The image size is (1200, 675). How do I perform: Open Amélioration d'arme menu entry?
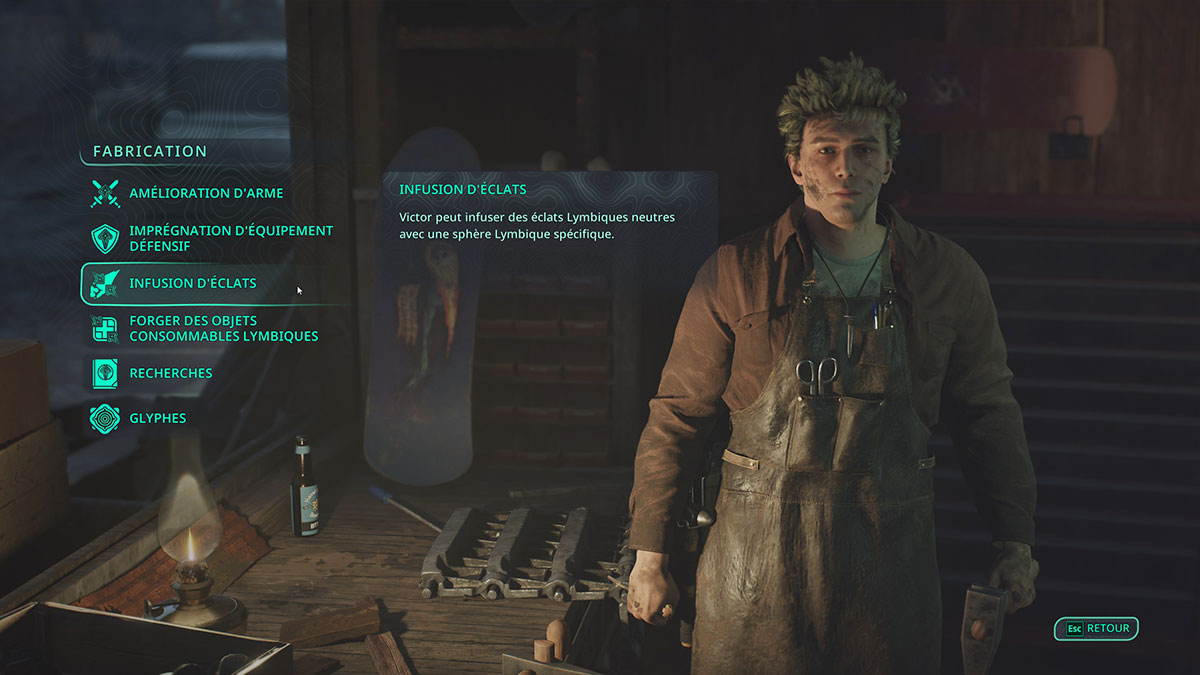tap(205, 193)
